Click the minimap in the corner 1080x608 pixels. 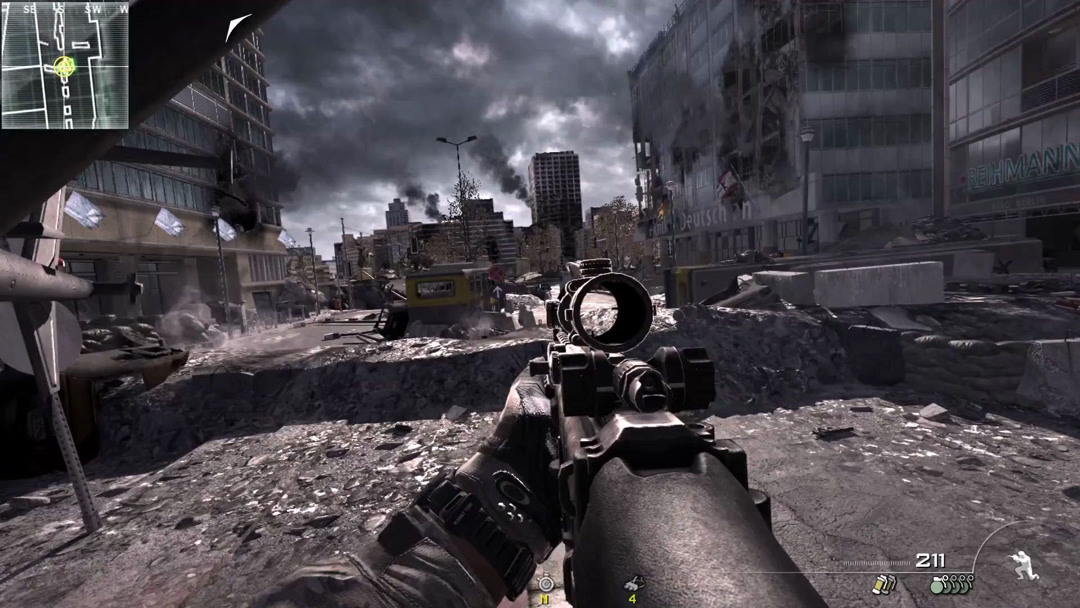(x=65, y=65)
